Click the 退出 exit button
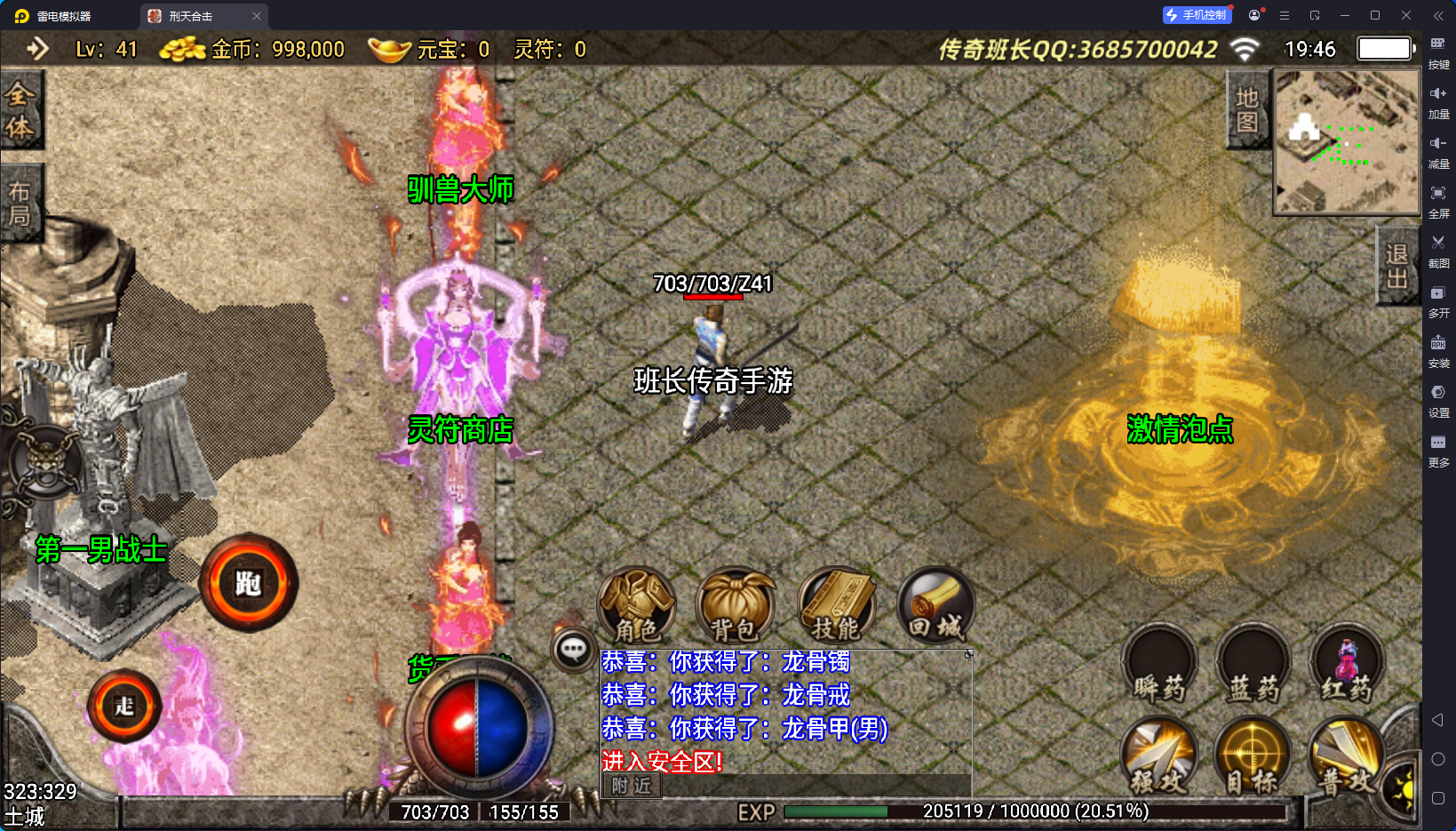Screen dimensions: 1456x831 (x=1396, y=266)
